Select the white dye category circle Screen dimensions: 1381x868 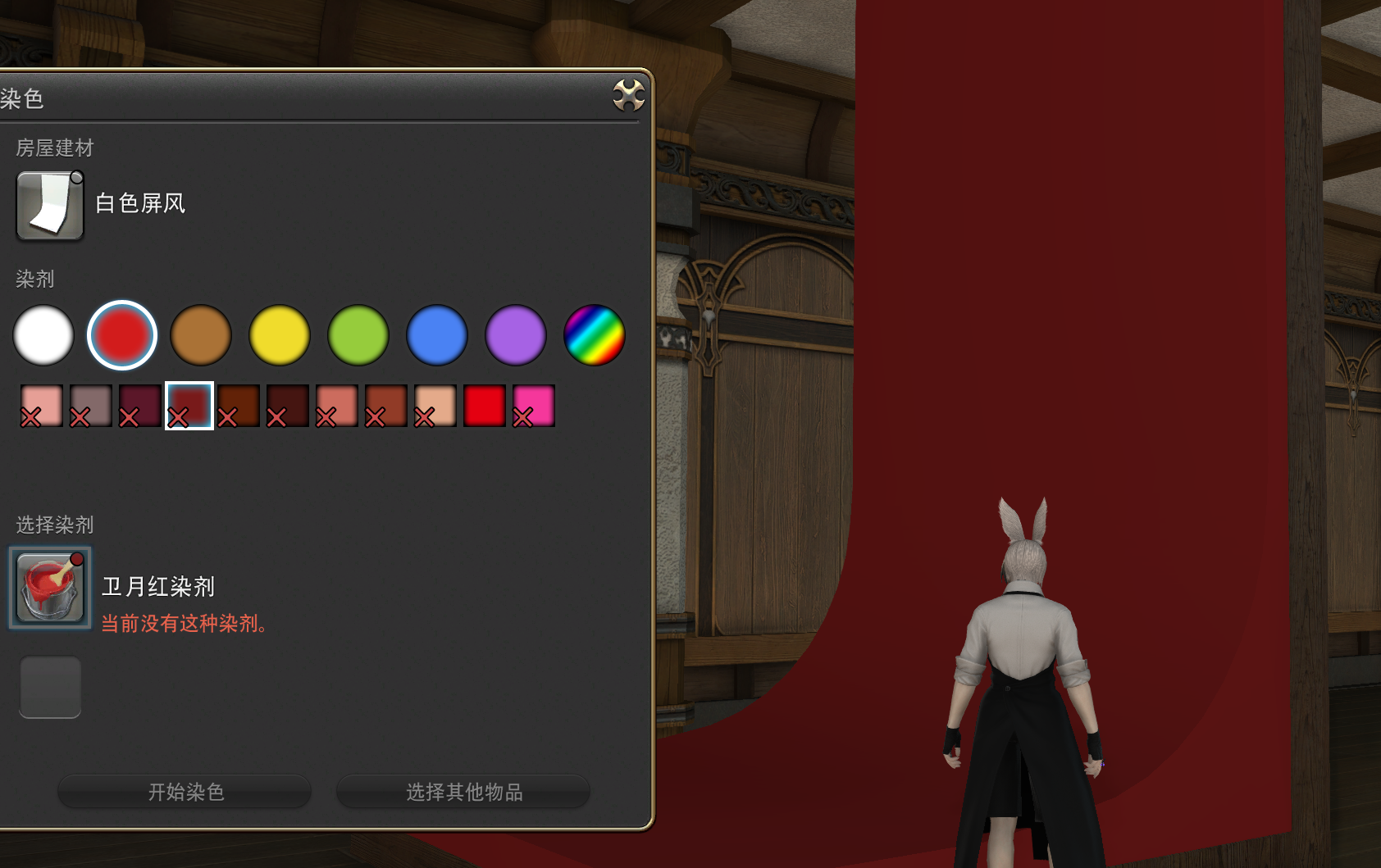(43, 335)
